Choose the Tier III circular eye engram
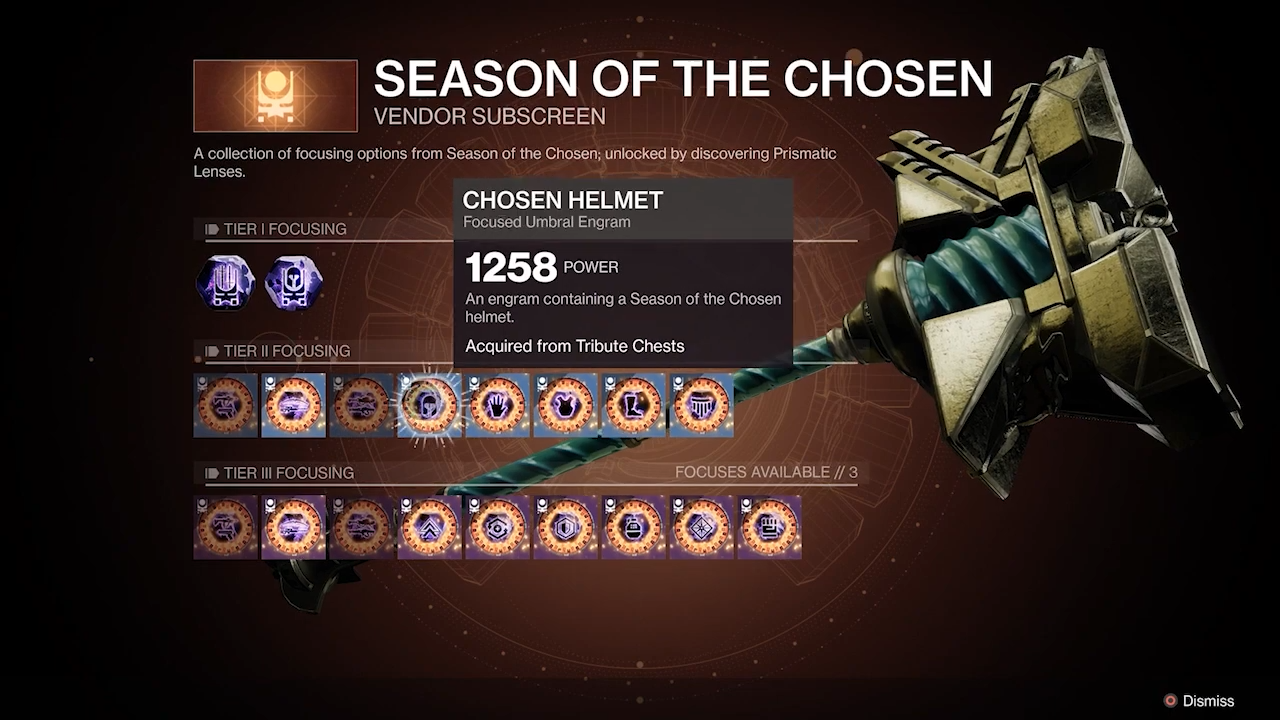Viewport: 1280px width, 720px height. [x=497, y=528]
